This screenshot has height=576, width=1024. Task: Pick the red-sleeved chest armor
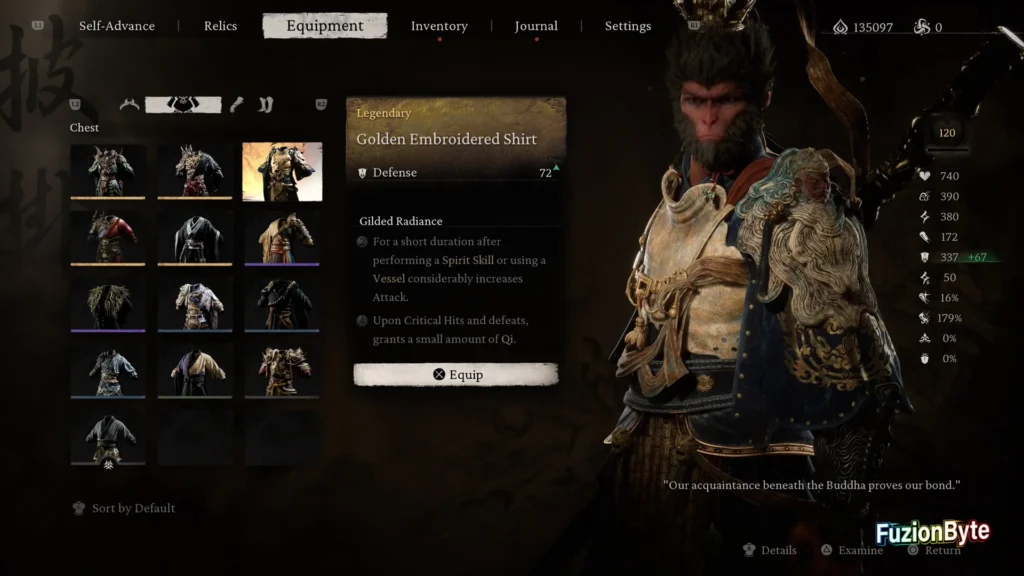[108, 237]
